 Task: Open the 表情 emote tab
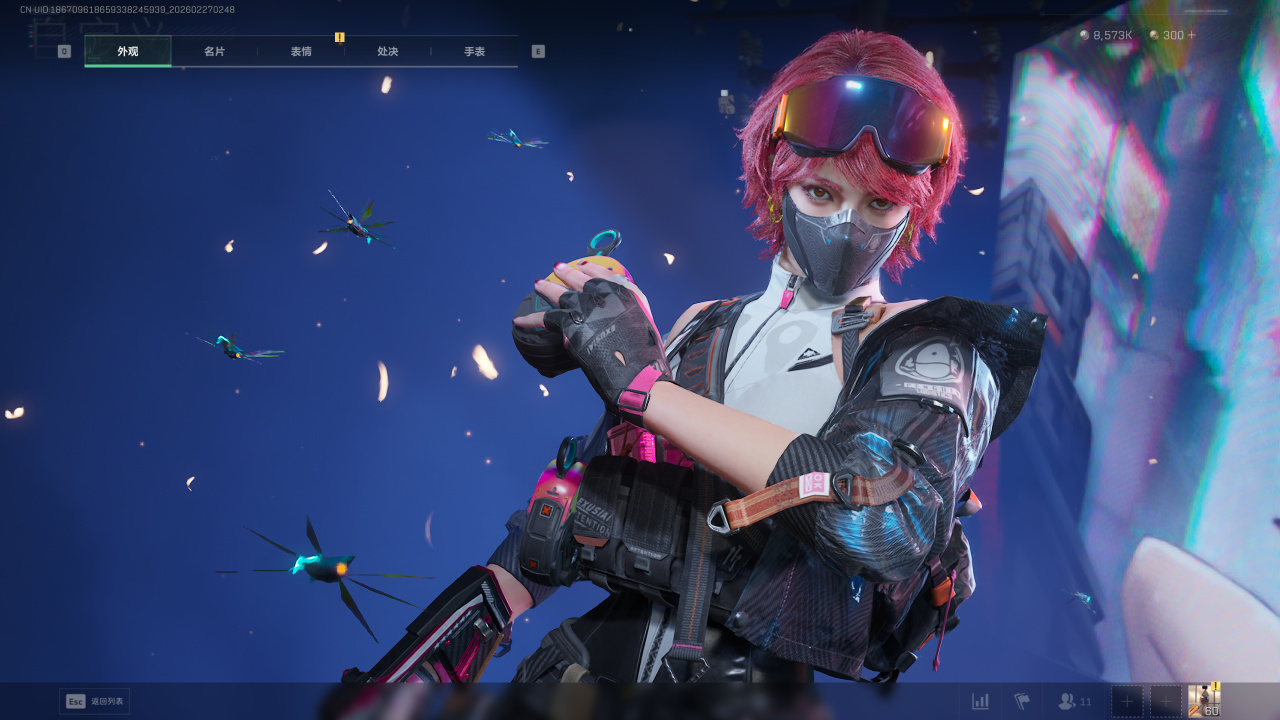[x=301, y=51]
